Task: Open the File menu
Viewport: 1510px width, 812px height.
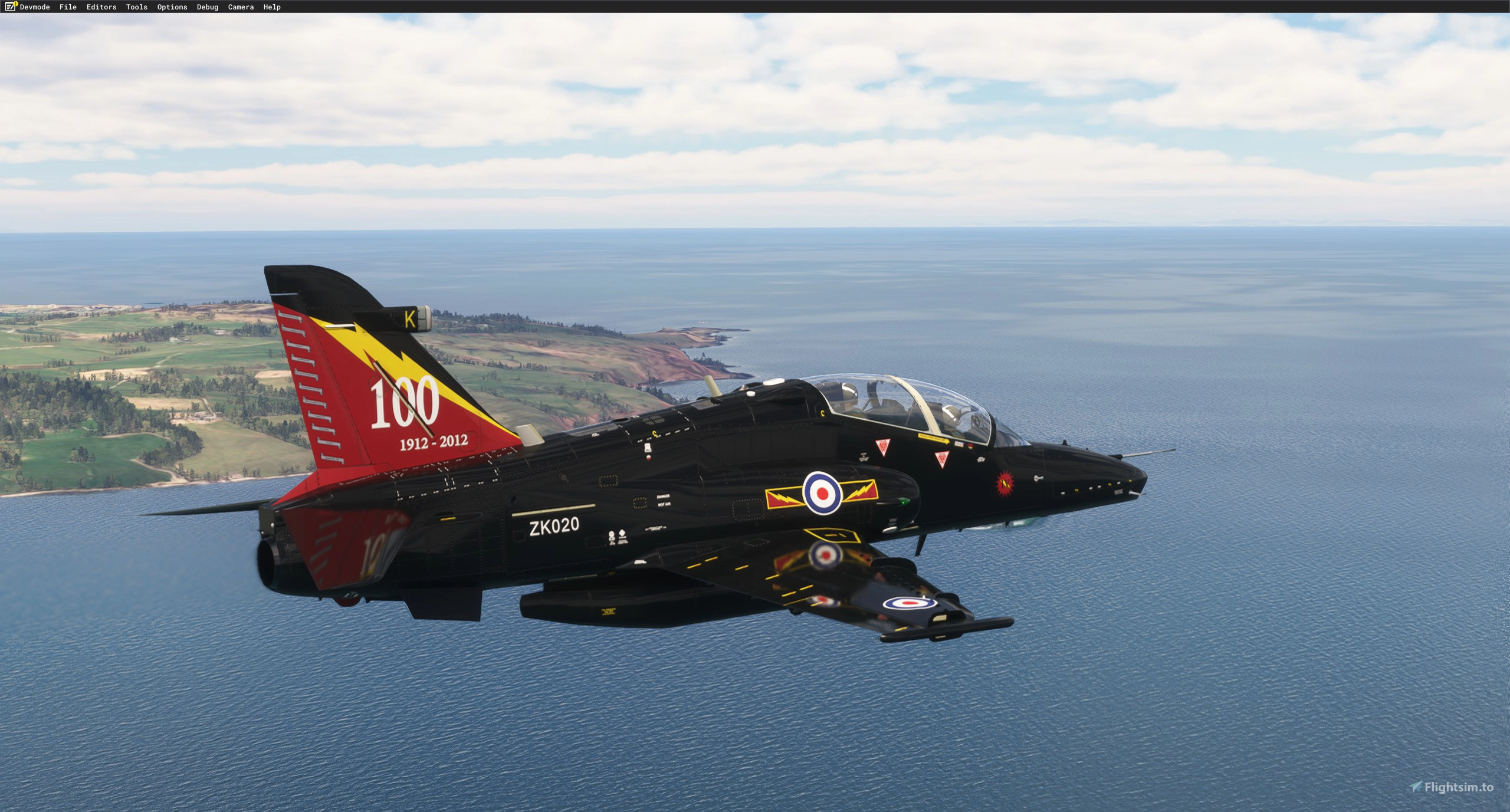Action: (68, 6)
